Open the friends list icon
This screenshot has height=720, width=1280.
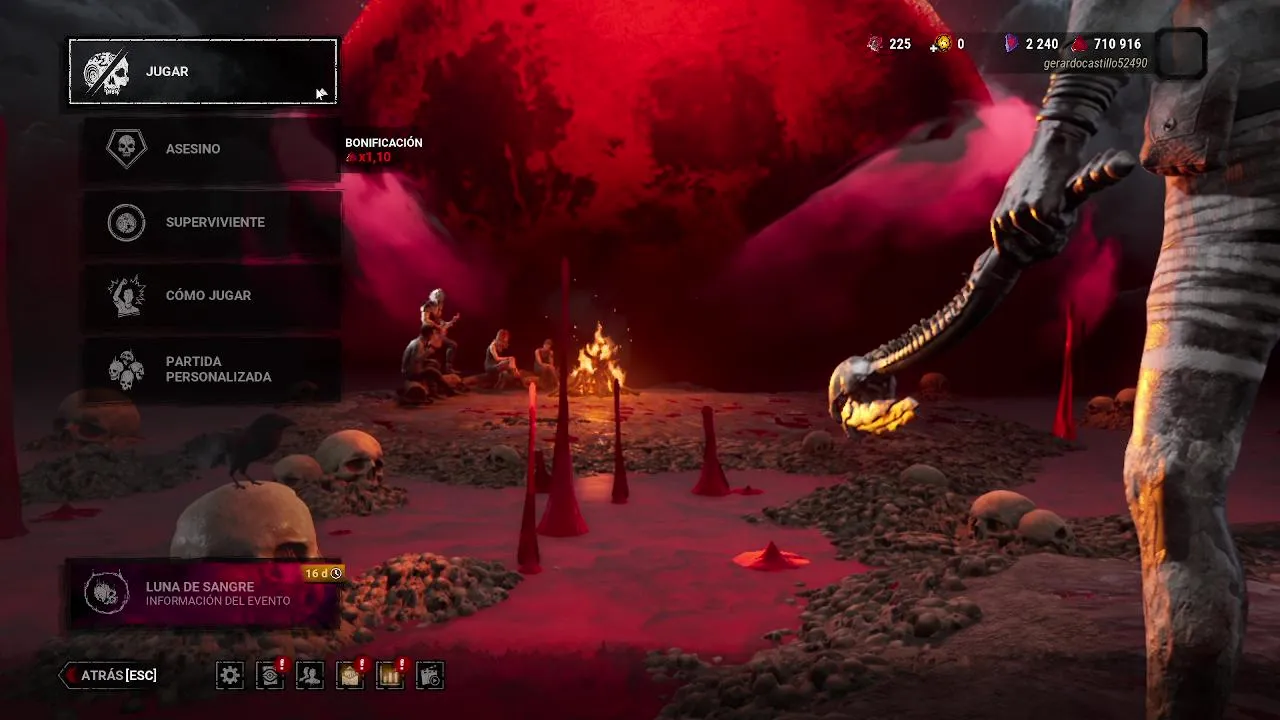310,676
